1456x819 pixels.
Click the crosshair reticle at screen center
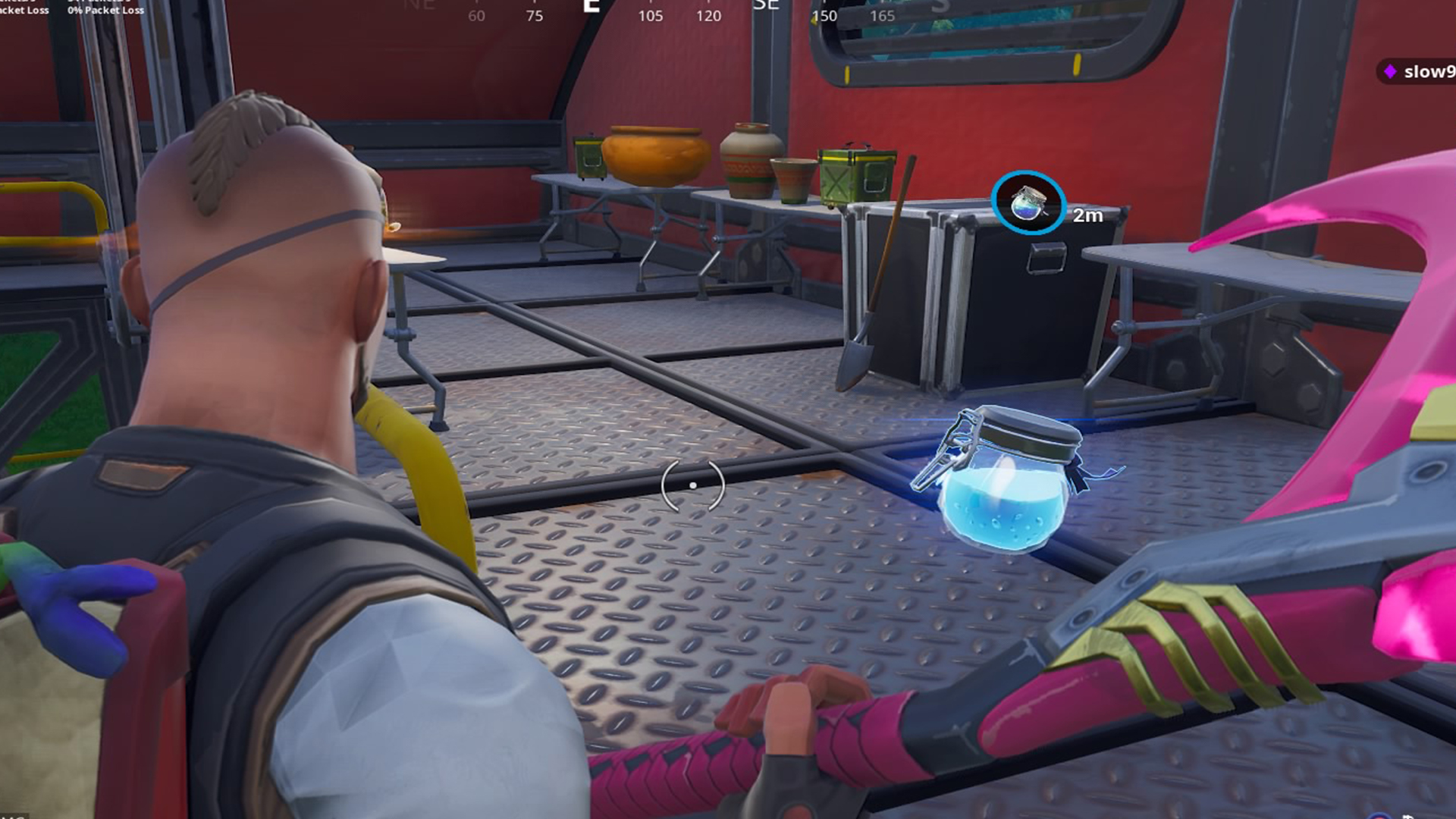692,485
